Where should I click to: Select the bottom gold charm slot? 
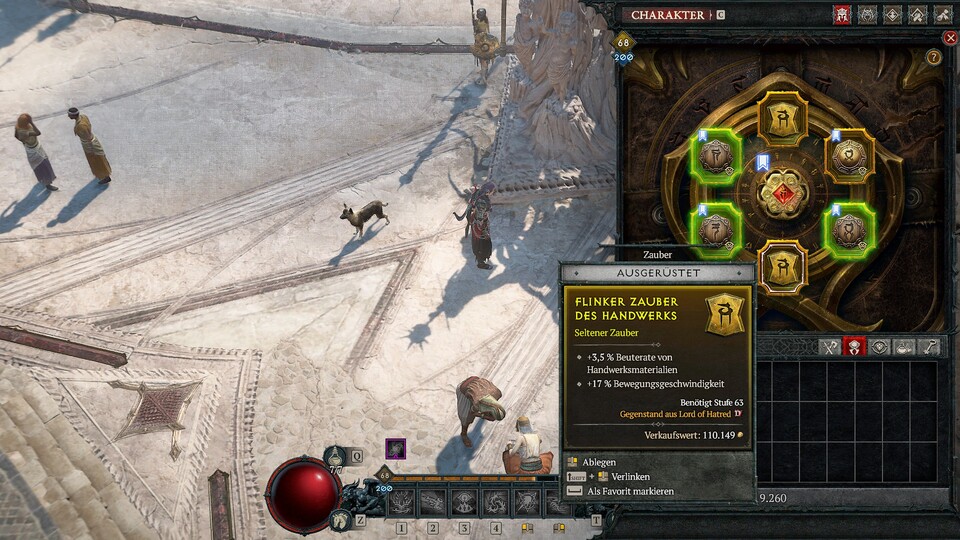782,267
